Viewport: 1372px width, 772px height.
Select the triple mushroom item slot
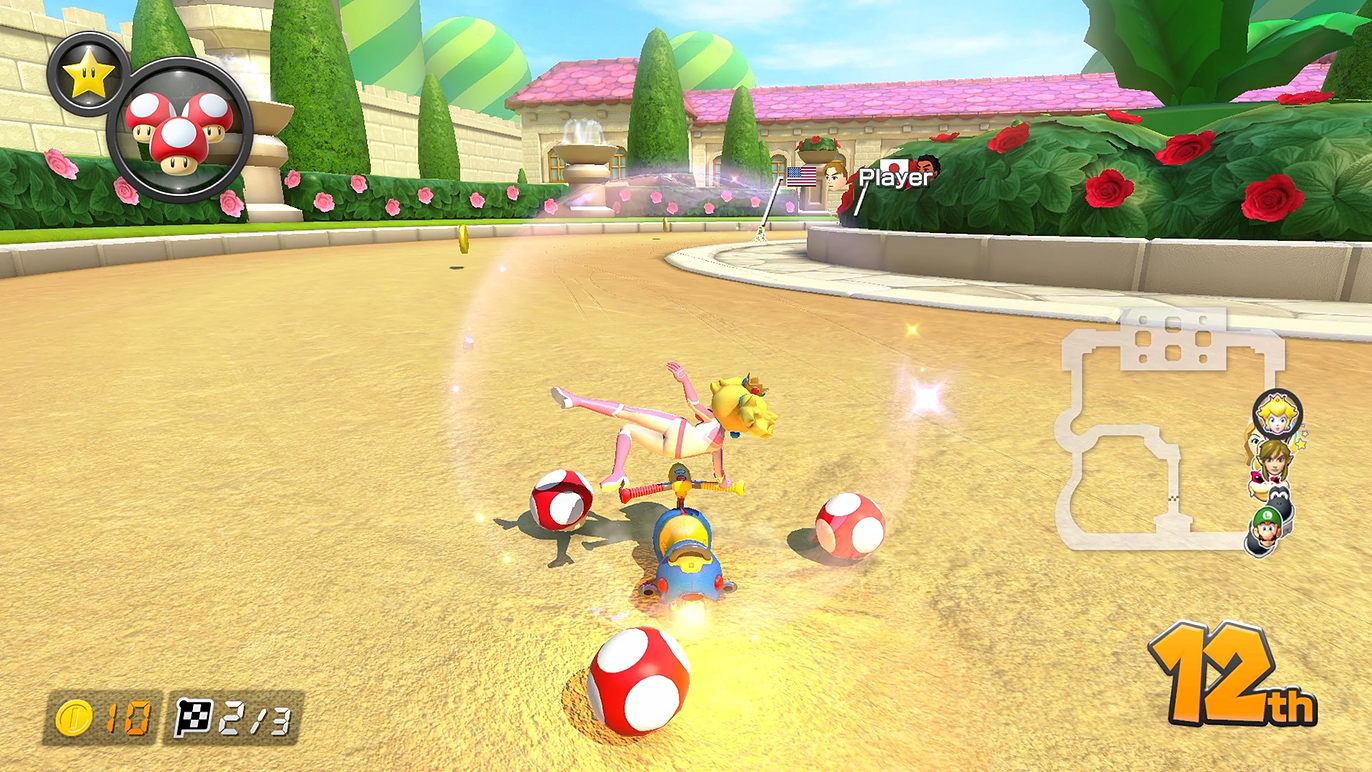tap(179, 130)
